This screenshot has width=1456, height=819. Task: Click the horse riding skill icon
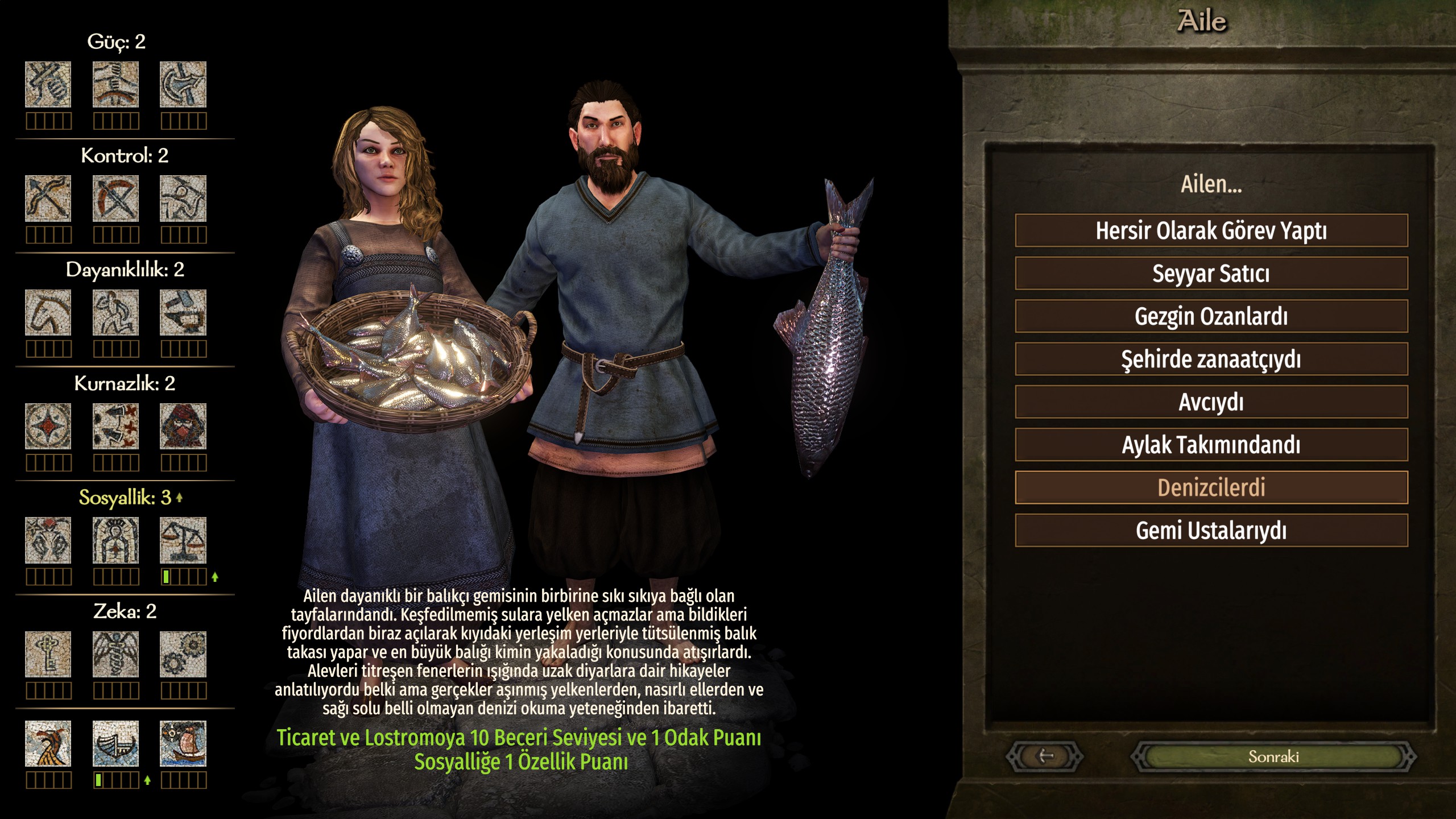click(48, 312)
